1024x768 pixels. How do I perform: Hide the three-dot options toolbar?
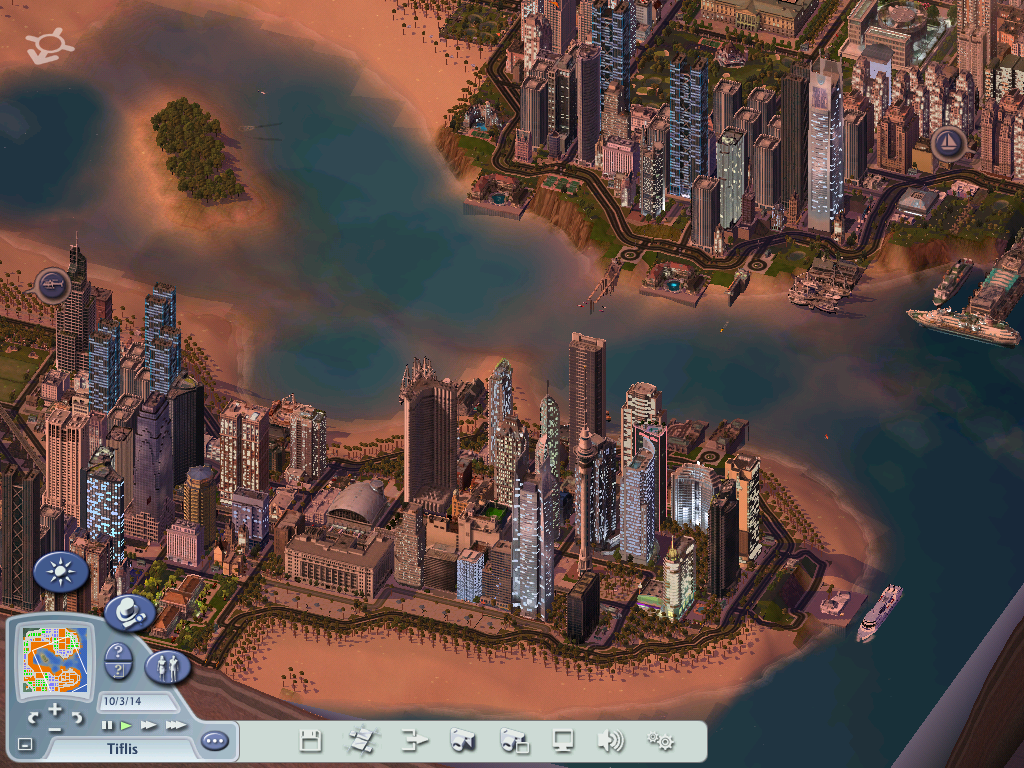pos(214,741)
